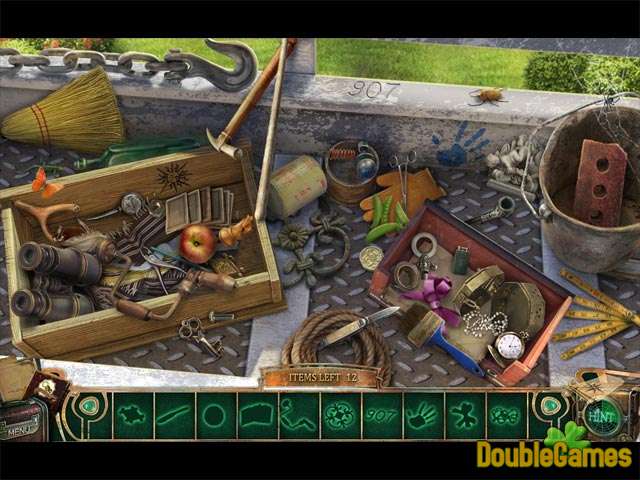
Task: Open the DoubleGames watermark link
Action: tap(554, 453)
